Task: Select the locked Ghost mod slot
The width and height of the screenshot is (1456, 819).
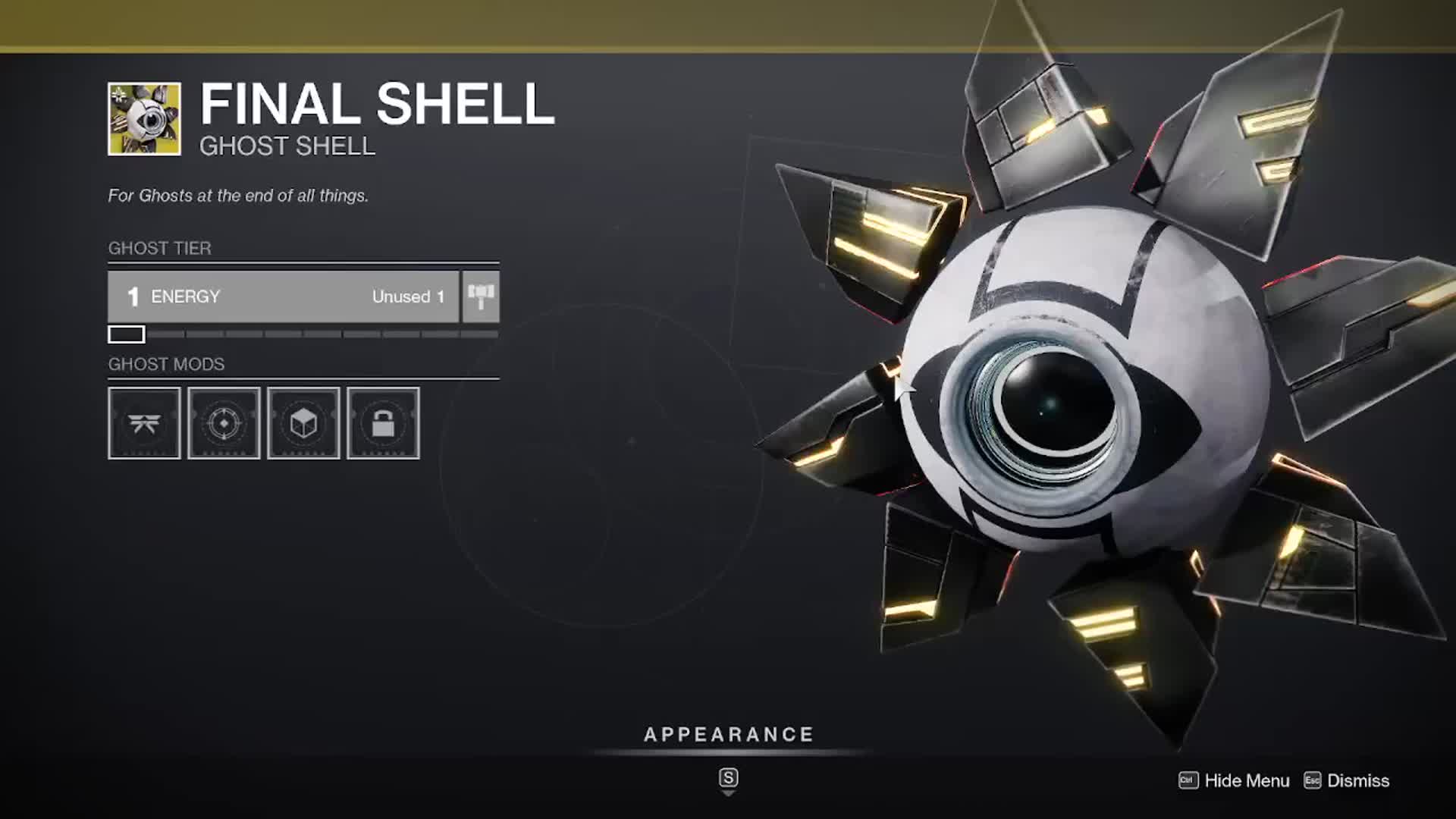Action: tap(384, 424)
